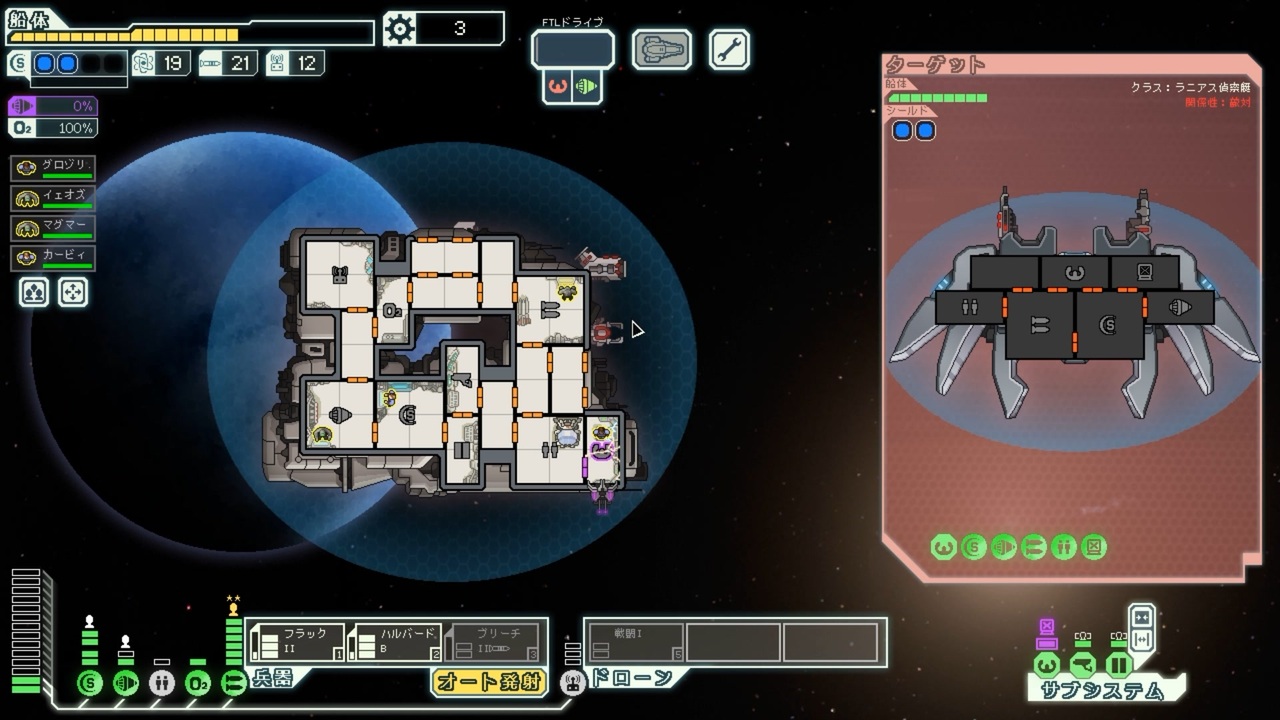Viewport: 1280px width, 720px height.
Task: Toggle the オート発射 autofire button
Action: (x=489, y=682)
